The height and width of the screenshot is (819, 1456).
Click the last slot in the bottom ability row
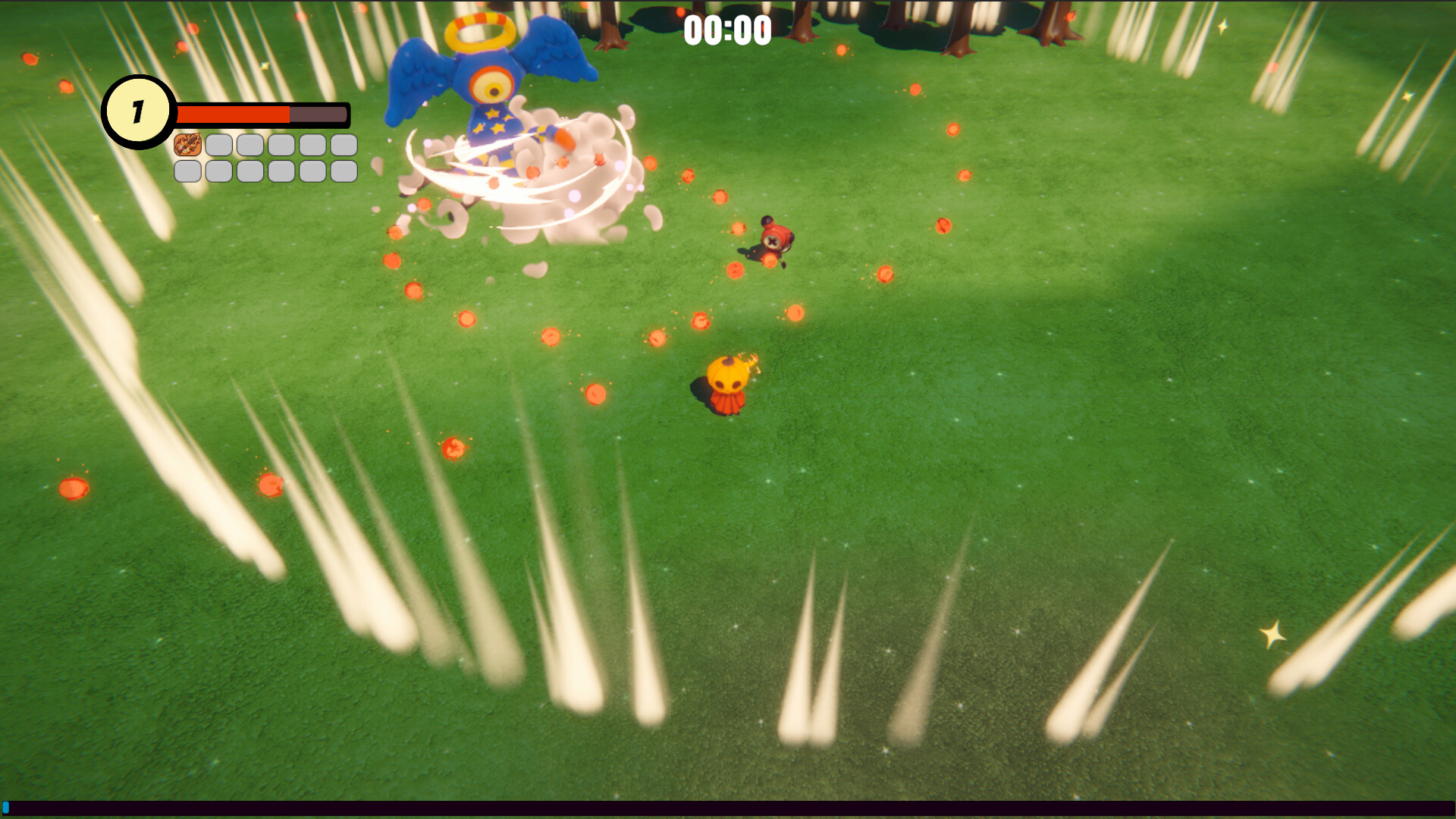coord(343,173)
